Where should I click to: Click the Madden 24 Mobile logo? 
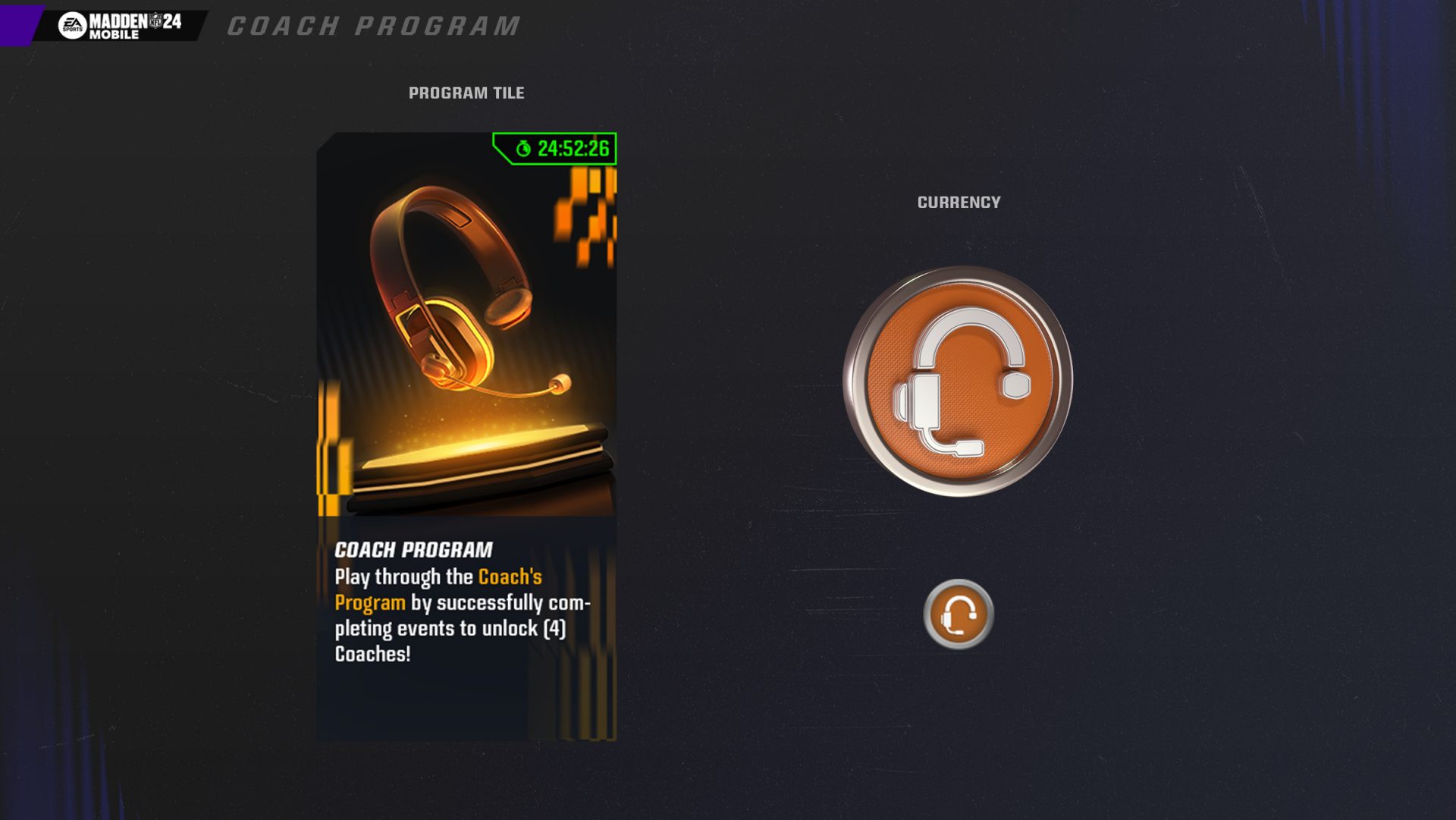[121, 25]
